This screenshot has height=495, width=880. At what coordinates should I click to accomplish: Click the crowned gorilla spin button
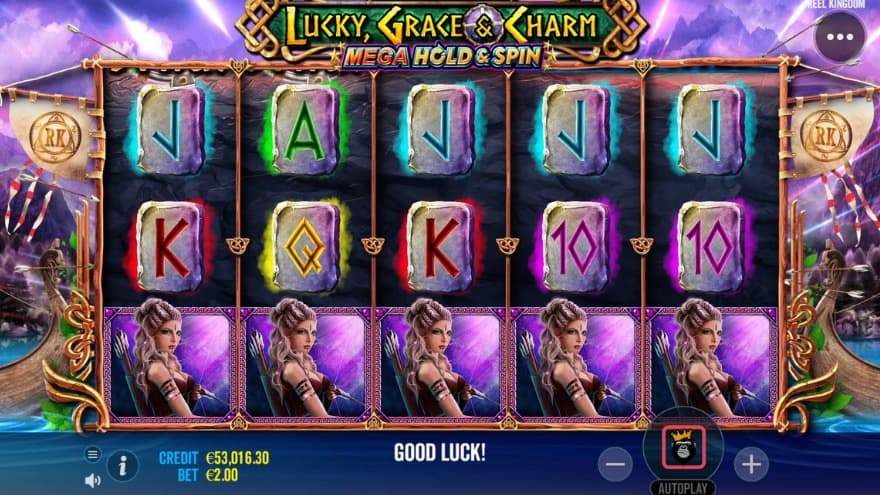[683, 446]
